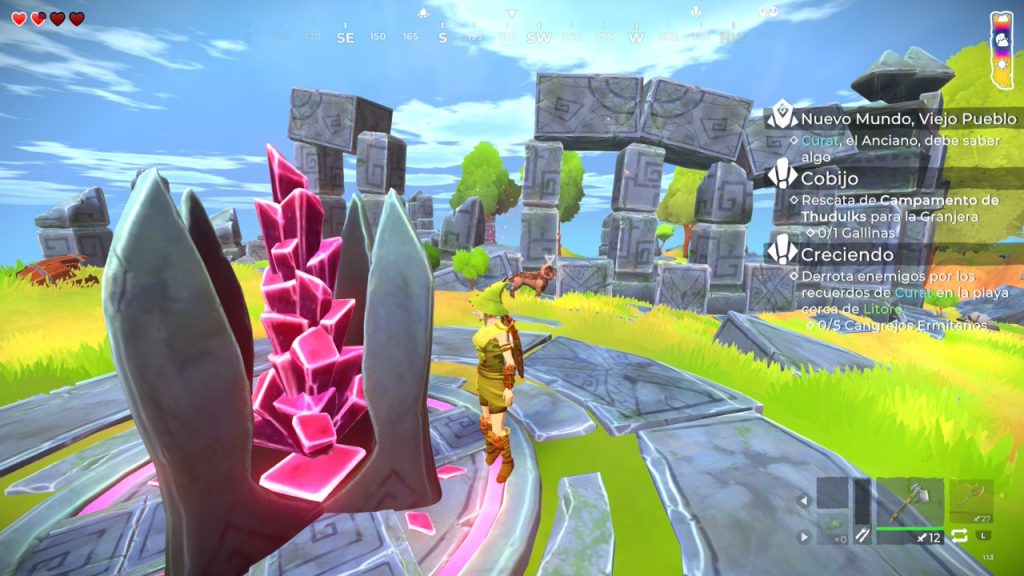Select the equipped axe weapon slot
Screen dimensions: 1024x576
[x=909, y=503]
